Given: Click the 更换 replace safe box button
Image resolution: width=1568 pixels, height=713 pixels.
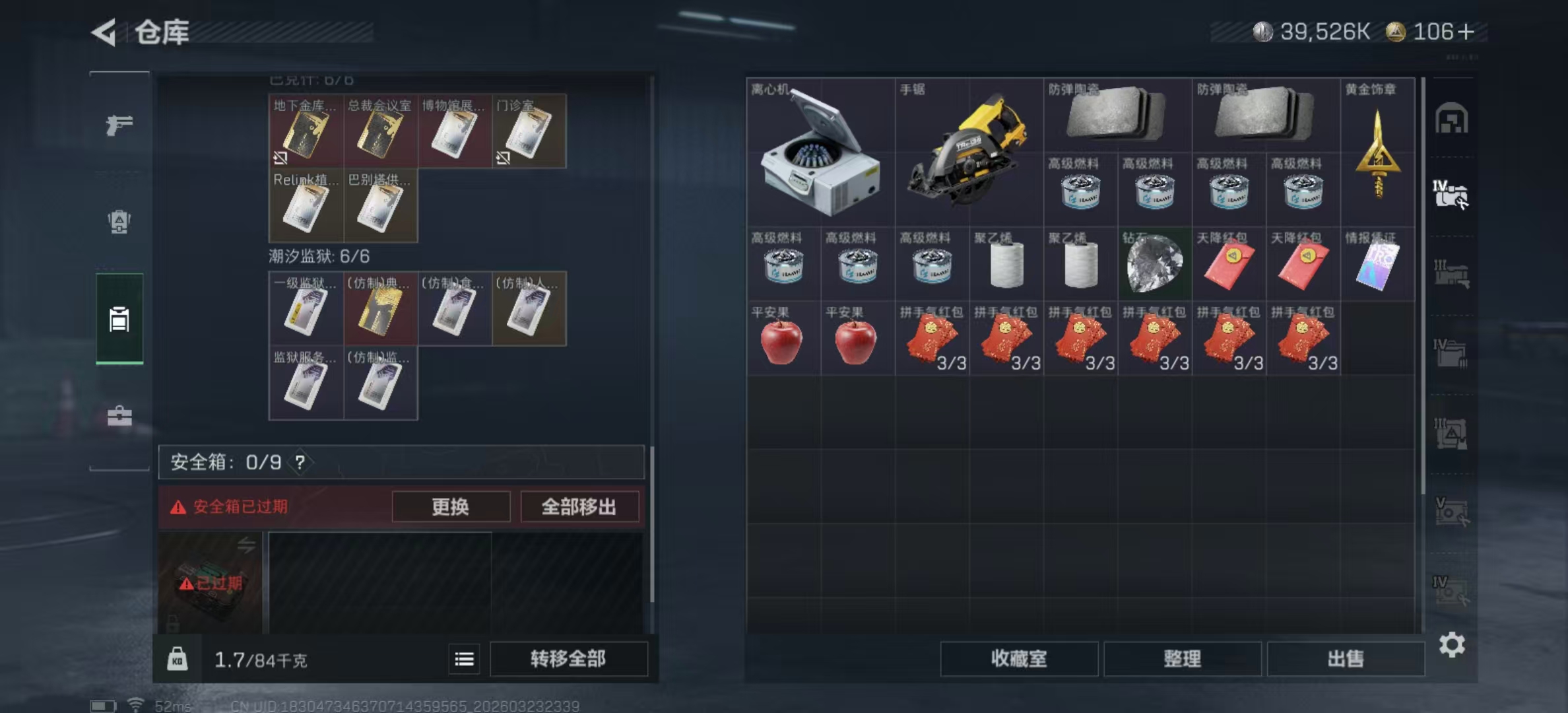Looking at the screenshot, I should coord(451,507).
